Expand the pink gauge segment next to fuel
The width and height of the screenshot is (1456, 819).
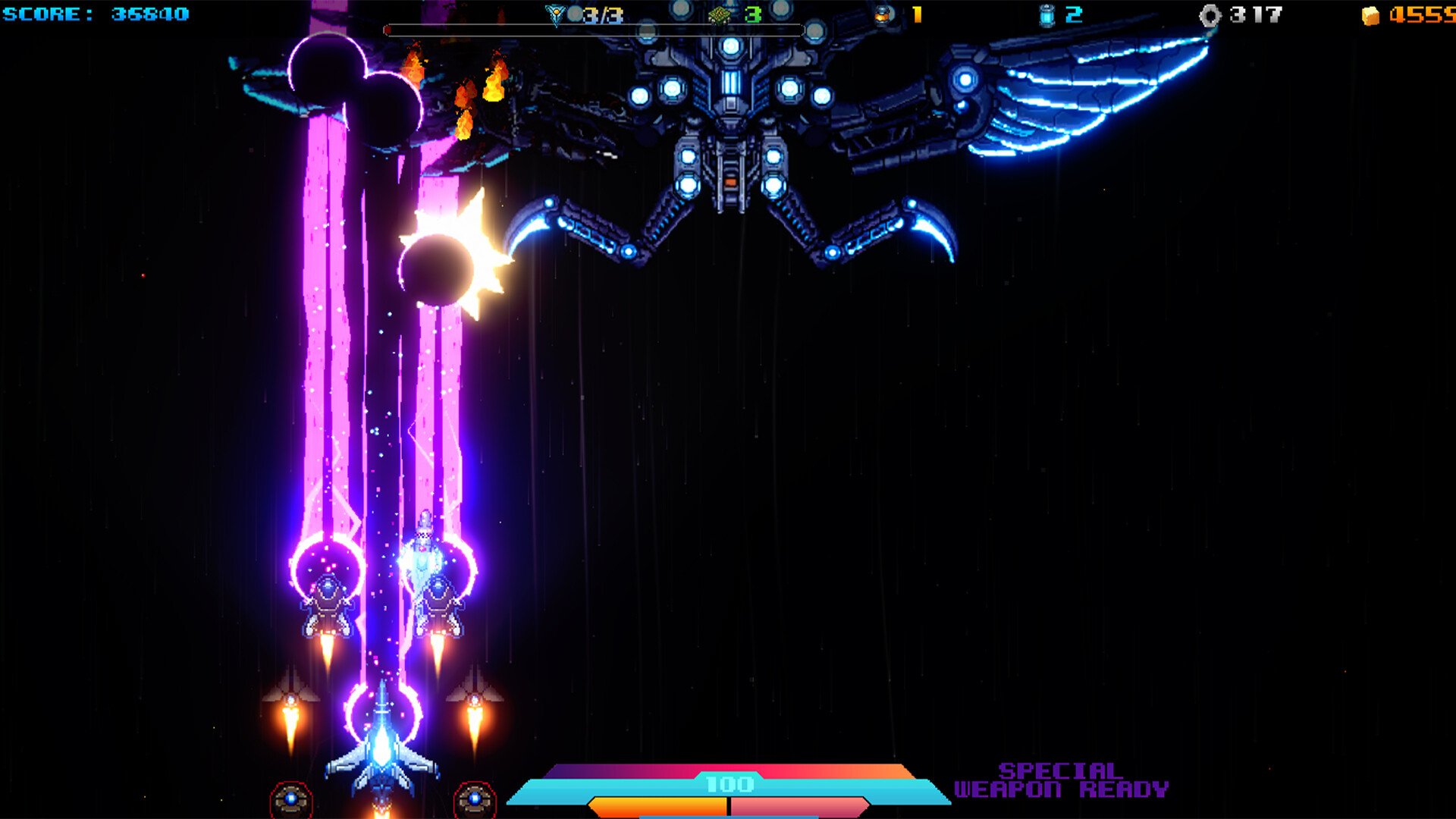click(x=800, y=806)
